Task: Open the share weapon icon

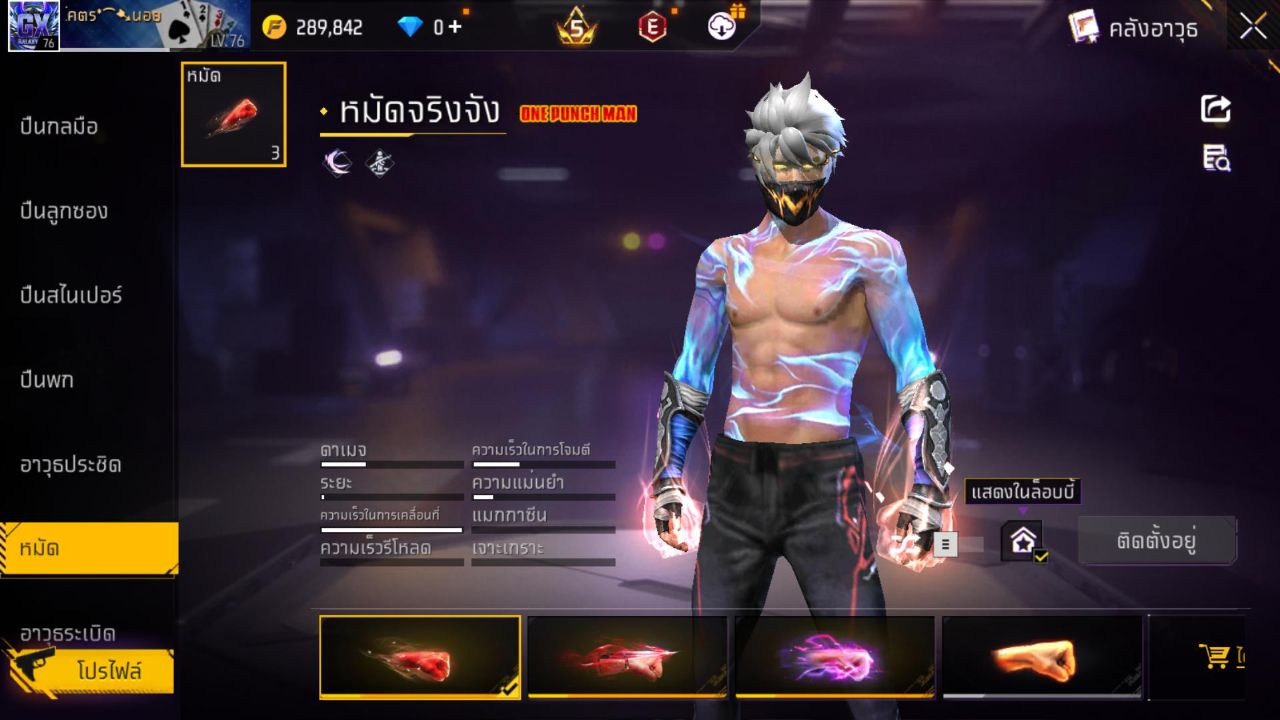Action: click(1214, 110)
